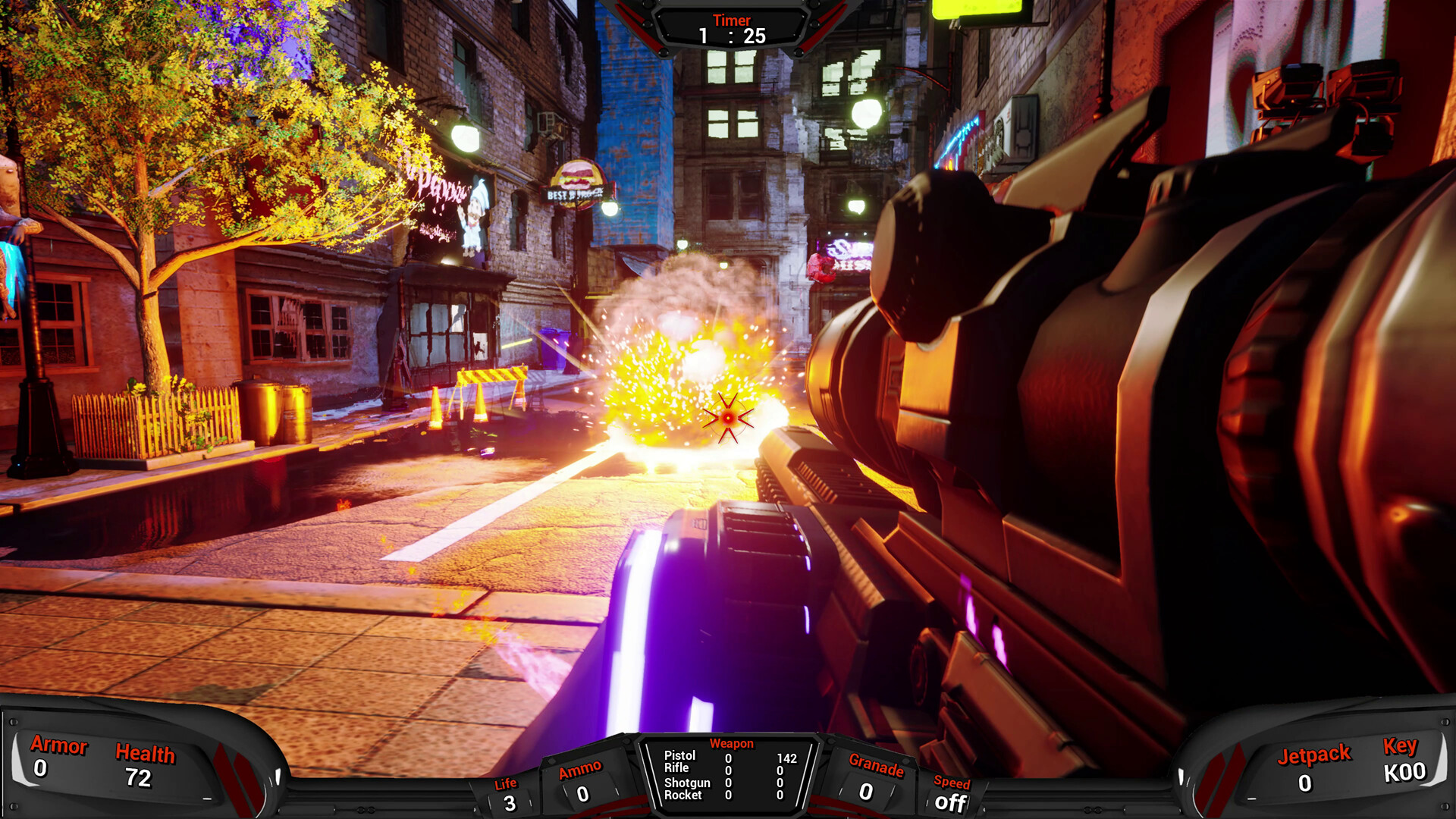Screen dimensions: 1456x819
Task: Select the Pistol in the weapon list
Action: (679, 755)
